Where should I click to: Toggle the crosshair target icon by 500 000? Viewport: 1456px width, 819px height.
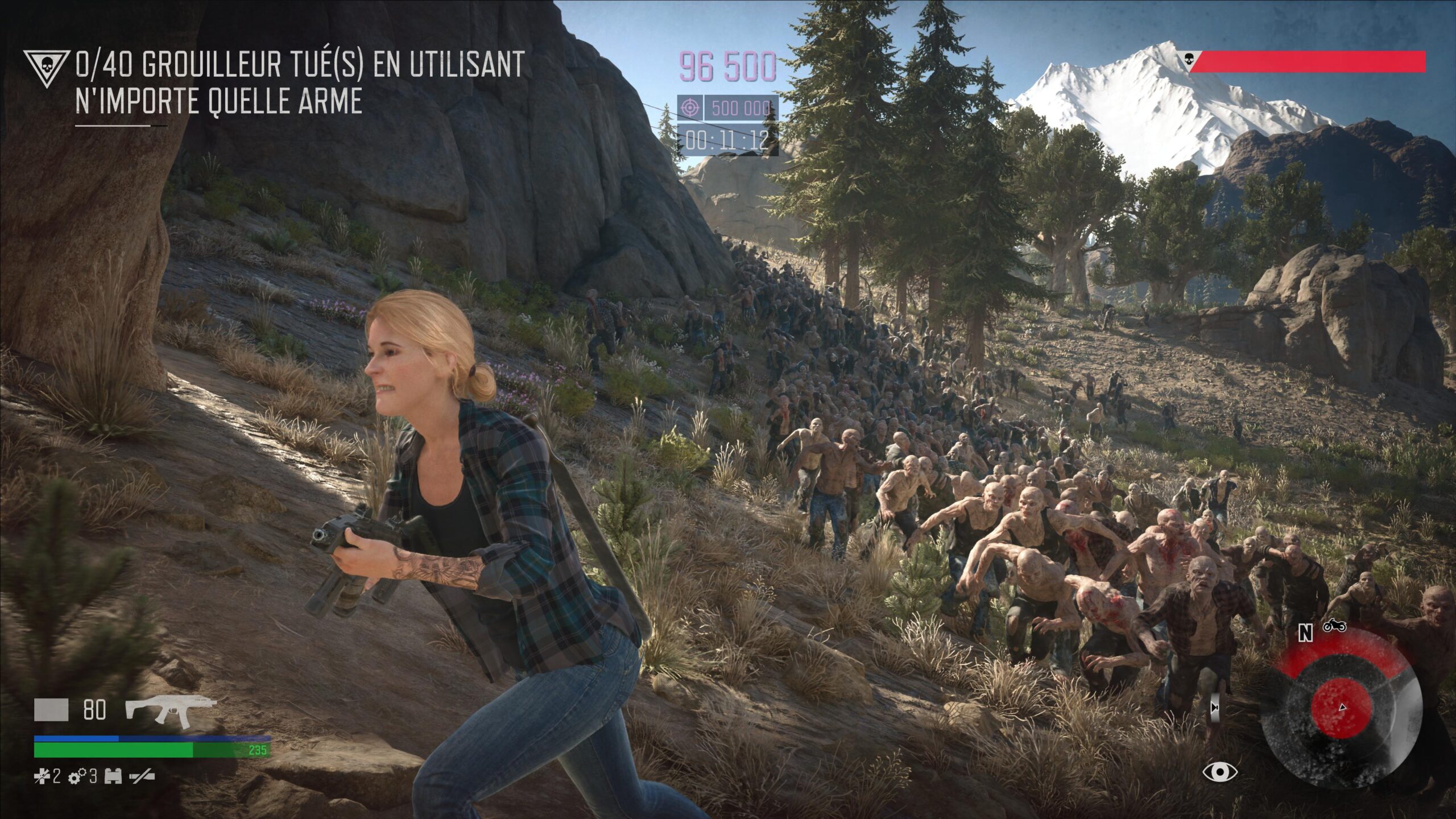[689, 108]
